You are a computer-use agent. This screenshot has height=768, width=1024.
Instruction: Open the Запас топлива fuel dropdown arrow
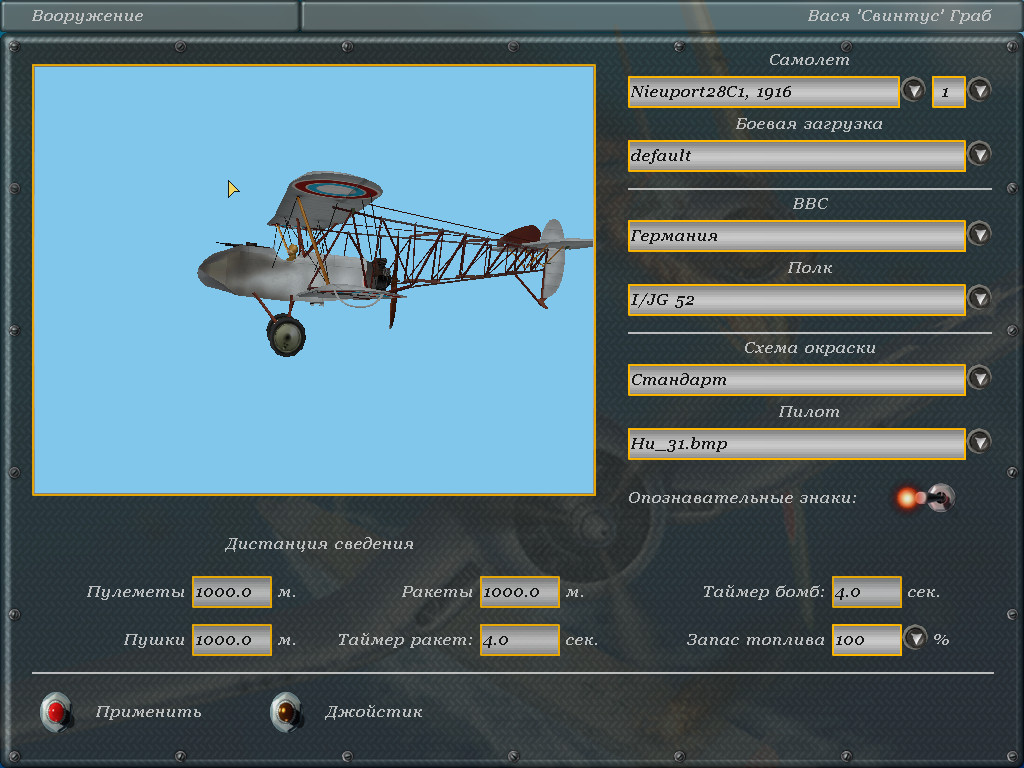coord(916,638)
